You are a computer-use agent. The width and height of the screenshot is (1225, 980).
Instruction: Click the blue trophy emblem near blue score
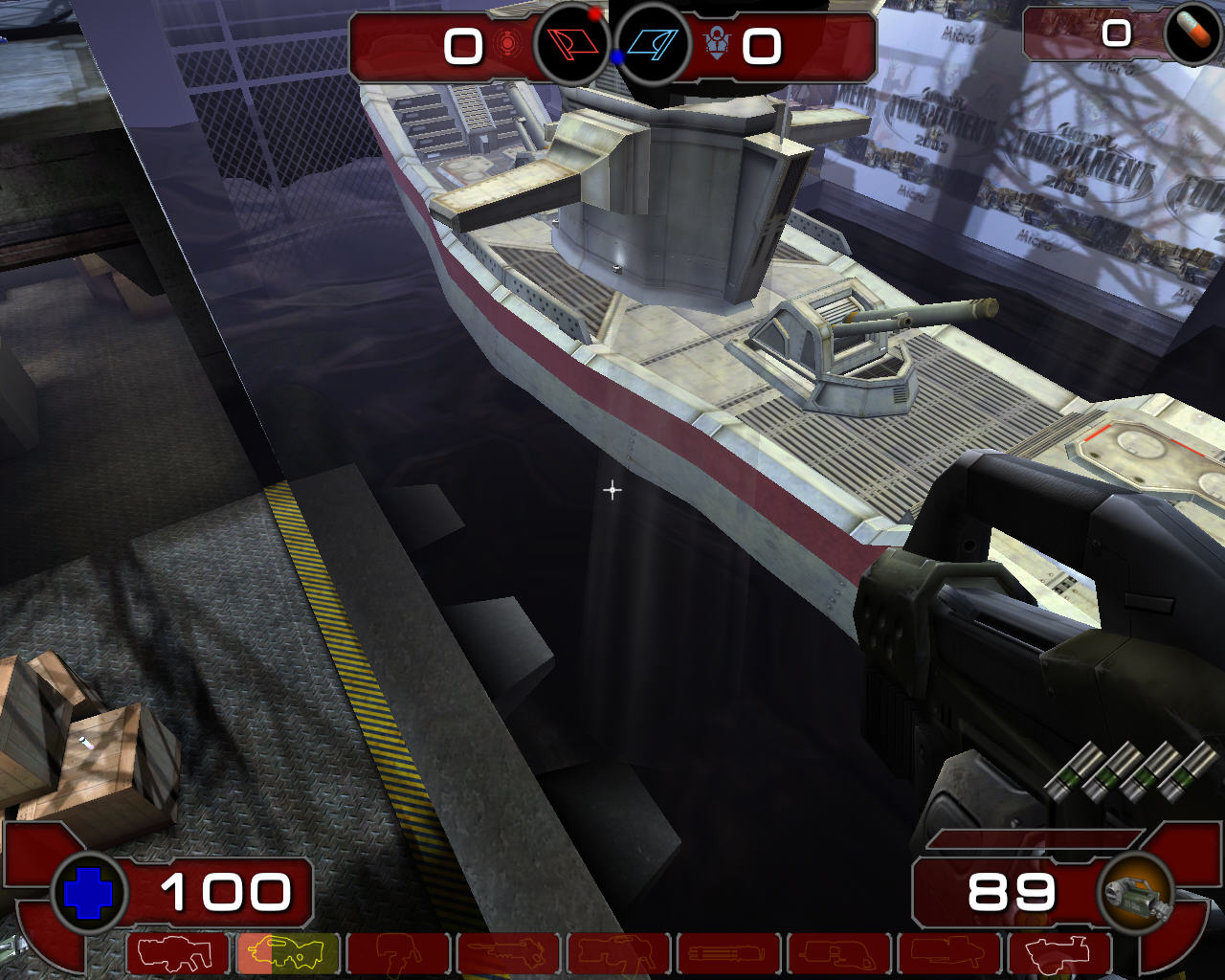(x=717, y=45)
